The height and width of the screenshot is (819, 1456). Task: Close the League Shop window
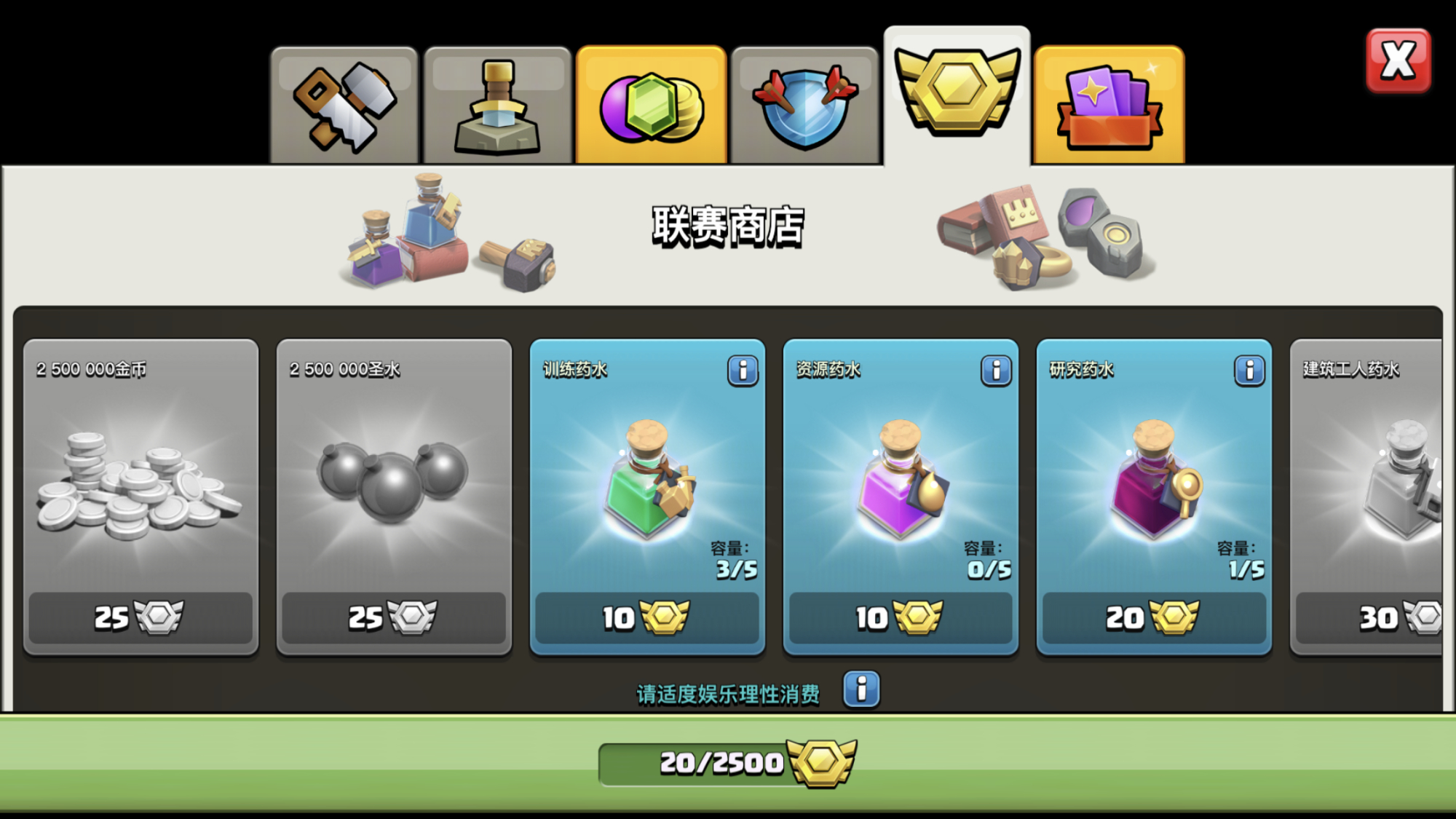pyautogui.click(x=1398, y=61)
